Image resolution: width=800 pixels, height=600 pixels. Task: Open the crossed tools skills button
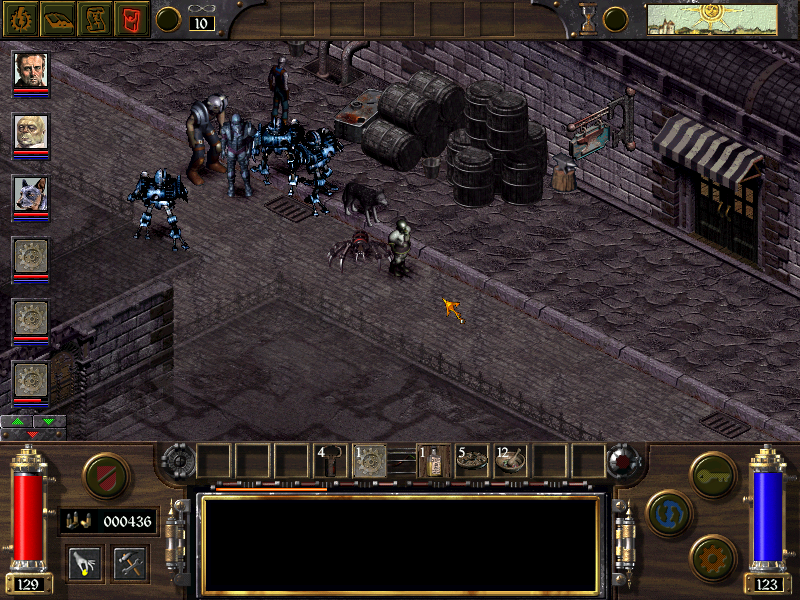(x=130, y=562)
